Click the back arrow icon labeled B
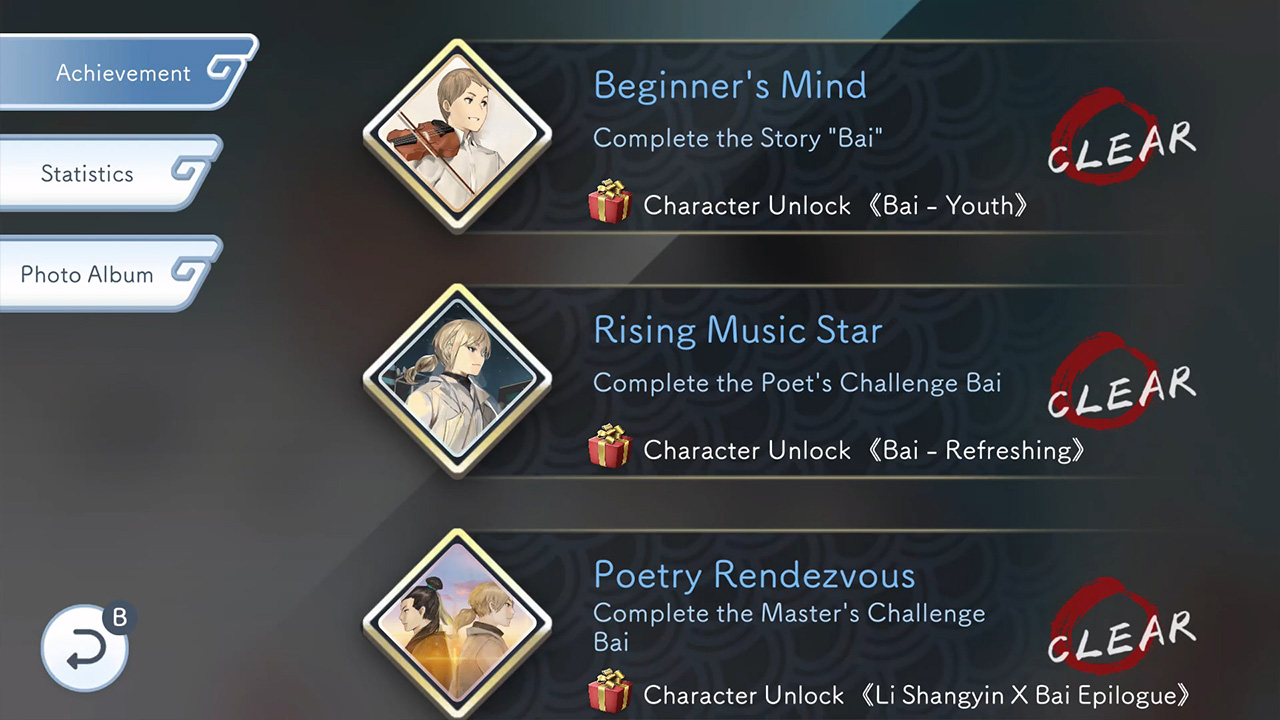The width and height of the screenshot is (1280, 720). tap(85, 647)
